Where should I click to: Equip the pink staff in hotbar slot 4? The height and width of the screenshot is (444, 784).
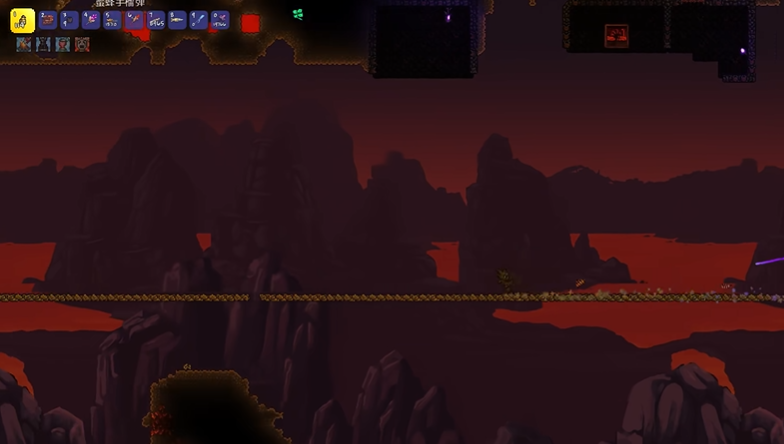point(91,20)
